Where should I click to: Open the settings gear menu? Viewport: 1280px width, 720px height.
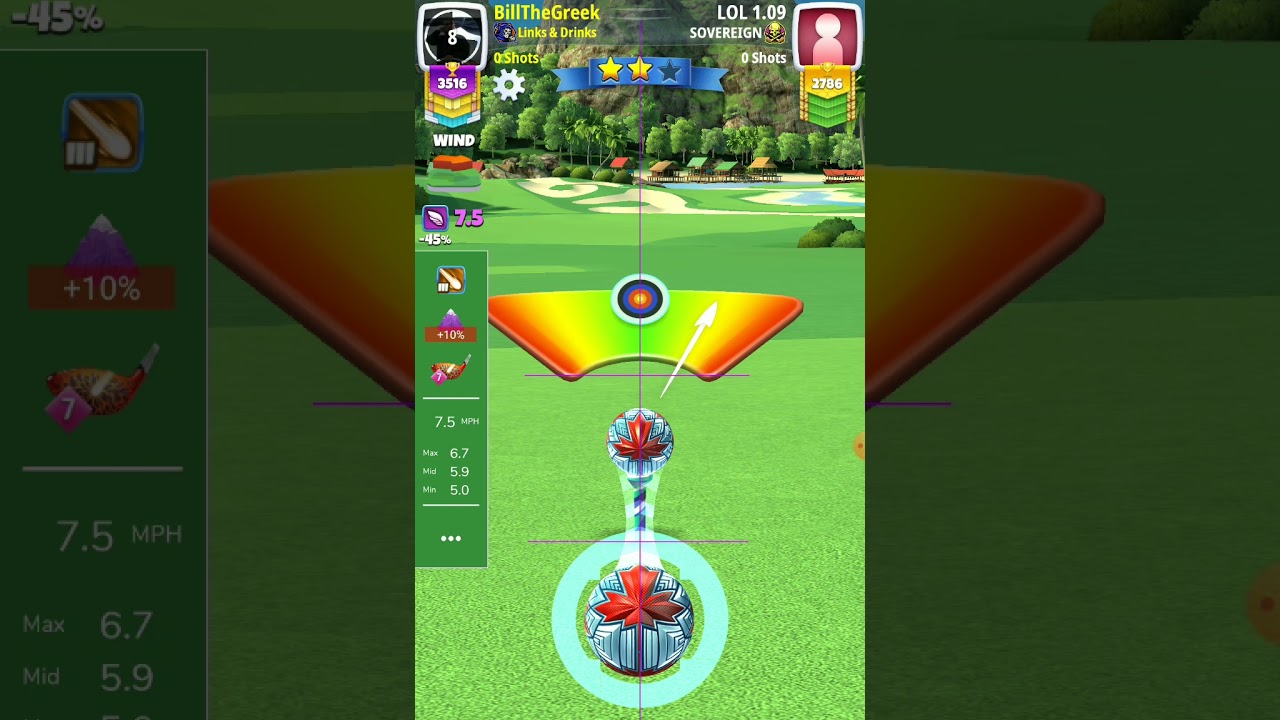(x=509, y=85)
